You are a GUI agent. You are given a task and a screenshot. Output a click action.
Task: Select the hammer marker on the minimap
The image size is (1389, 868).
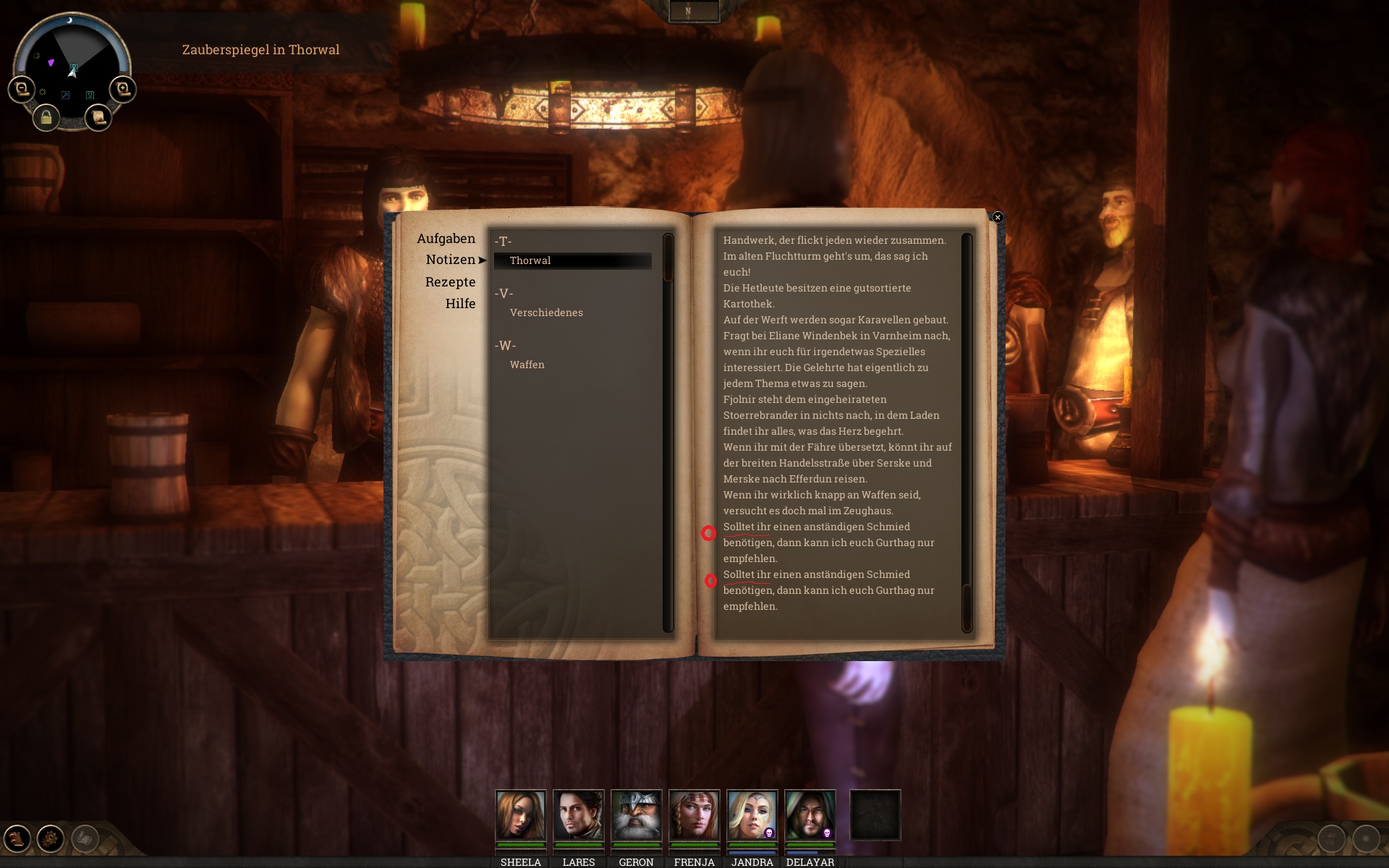tap(65, 95)
